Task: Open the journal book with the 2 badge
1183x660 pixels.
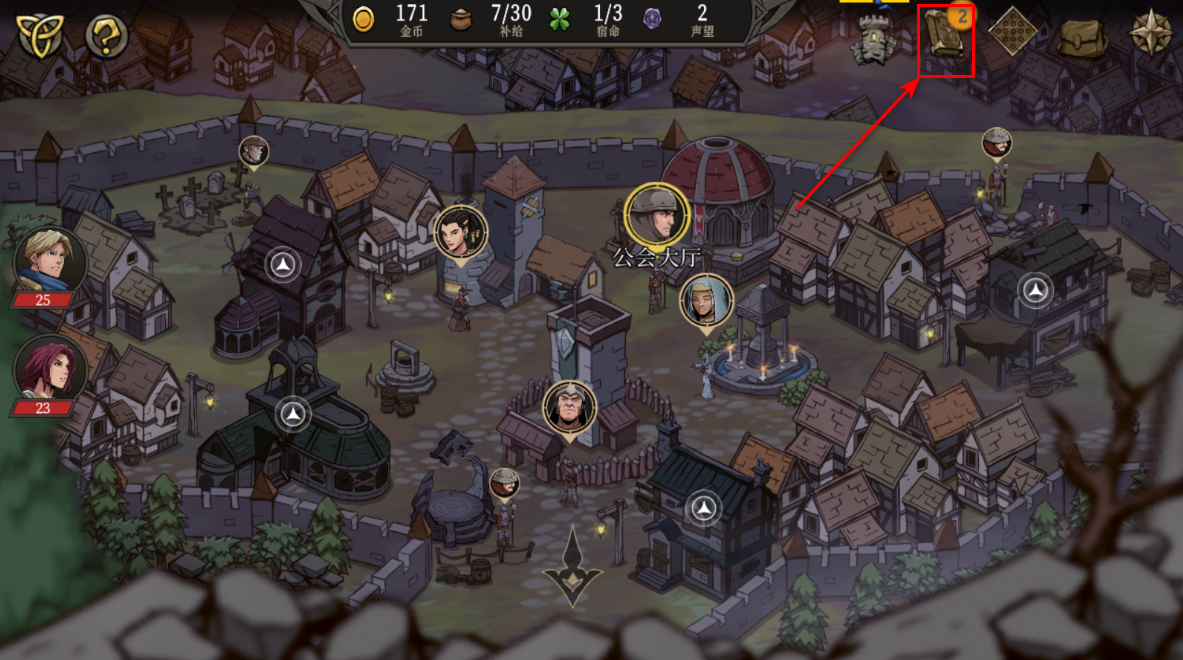Action: click(x=945, y=40)
